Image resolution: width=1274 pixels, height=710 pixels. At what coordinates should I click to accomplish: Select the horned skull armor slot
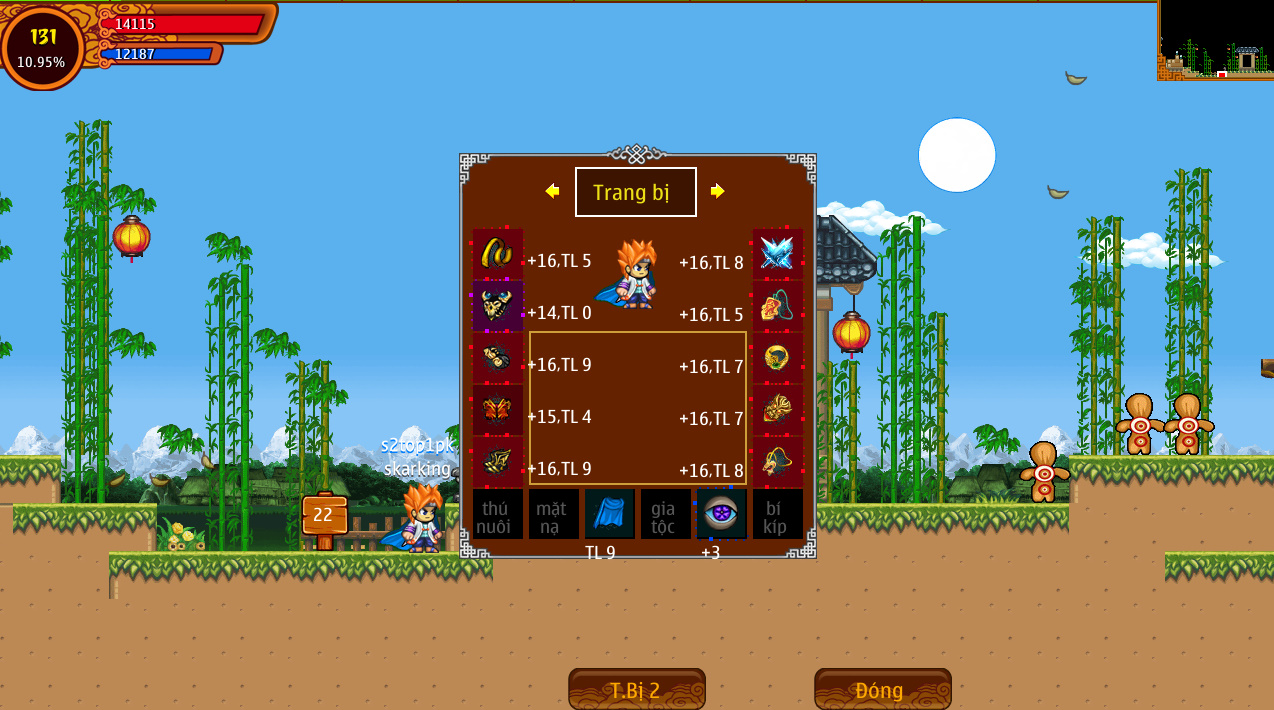[498, 306]
